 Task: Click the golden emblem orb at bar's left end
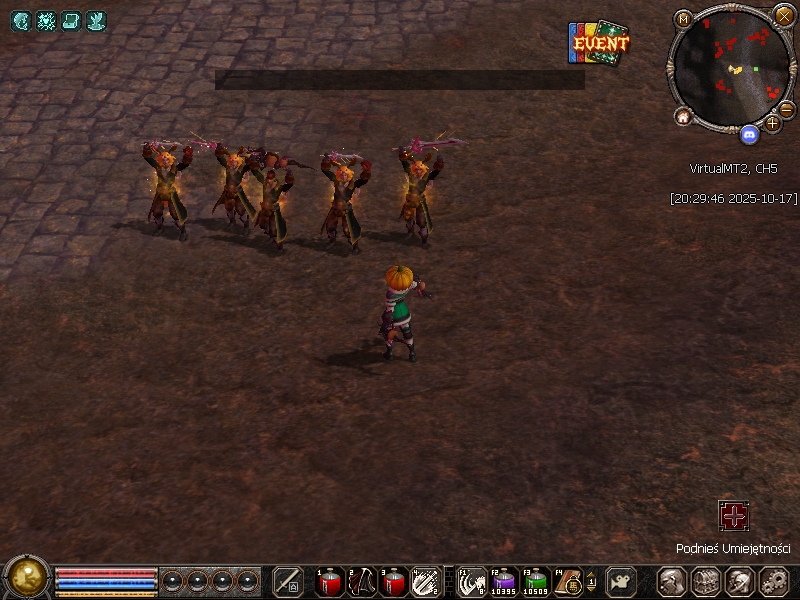pyautogui.click(x=27, y=577)
